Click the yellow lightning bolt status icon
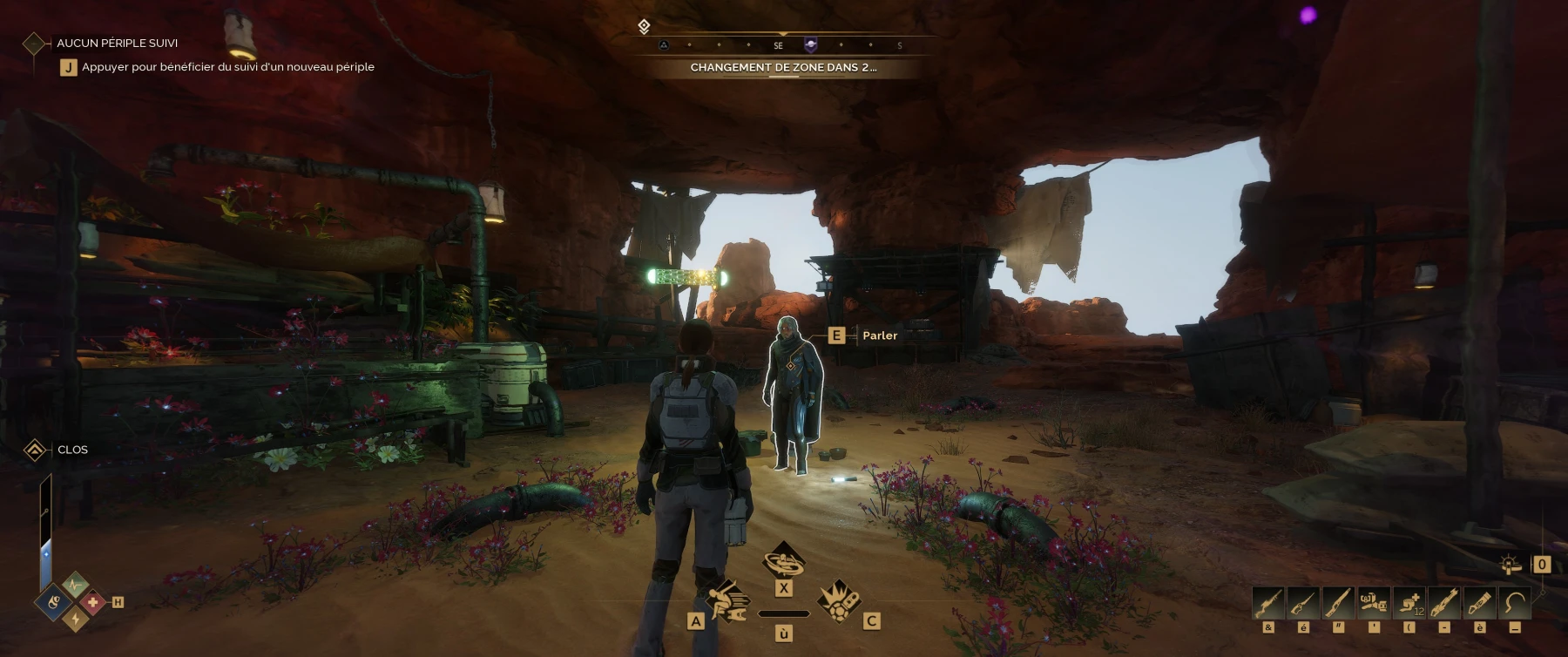Screen dimensions: 1568x657 75,619
